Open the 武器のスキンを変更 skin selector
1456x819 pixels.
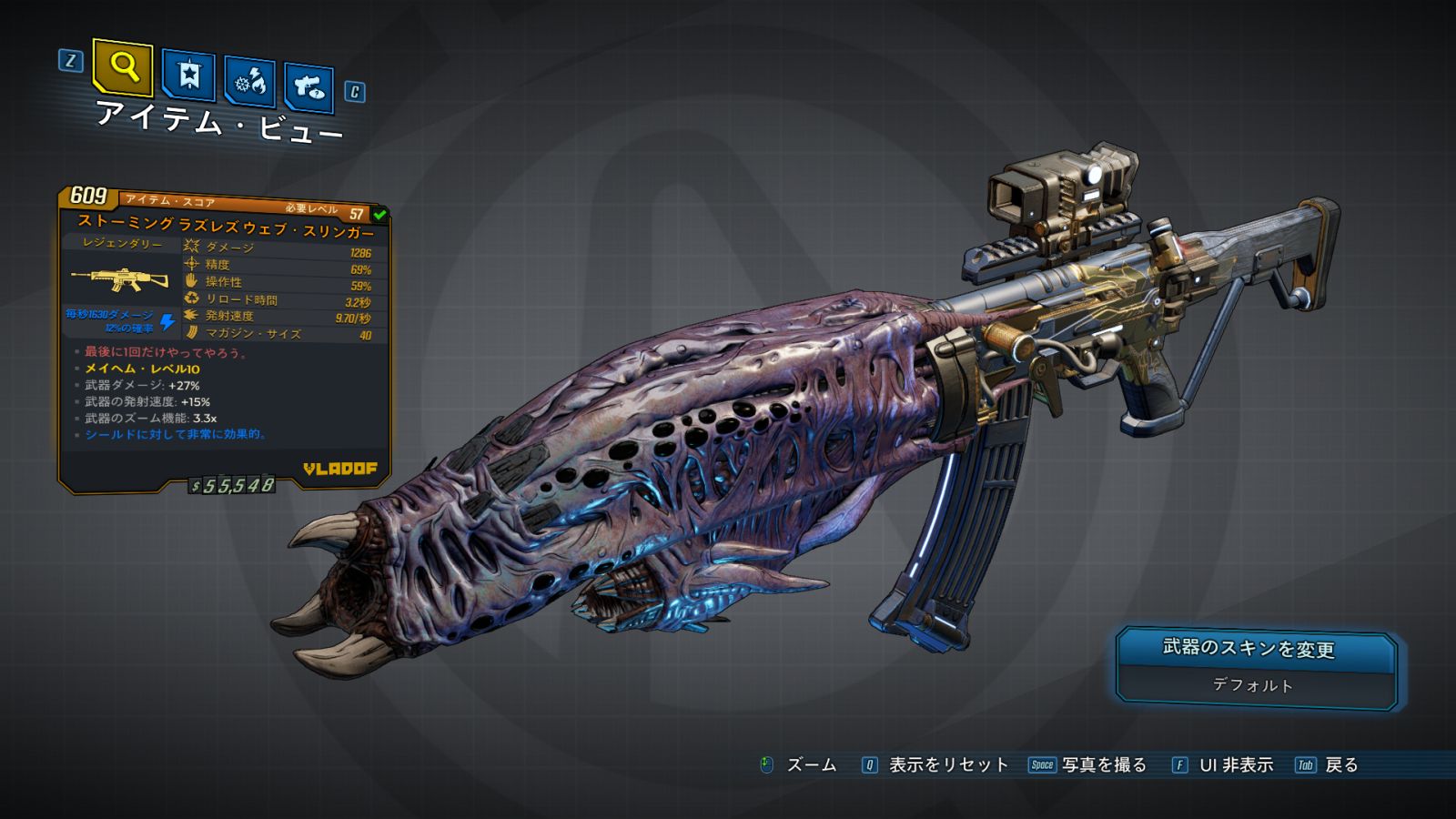[1256, 667]
